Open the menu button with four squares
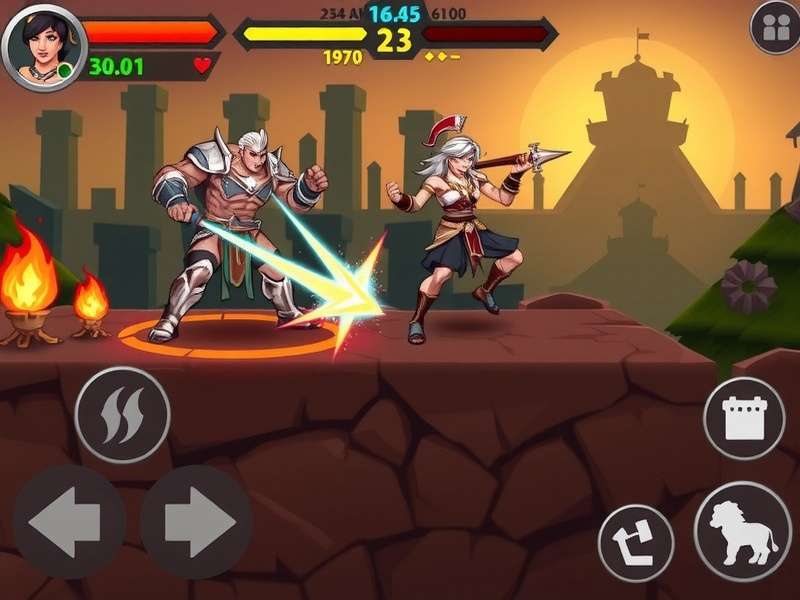Screen dimensions: 800x600 (x=775, y=29)
